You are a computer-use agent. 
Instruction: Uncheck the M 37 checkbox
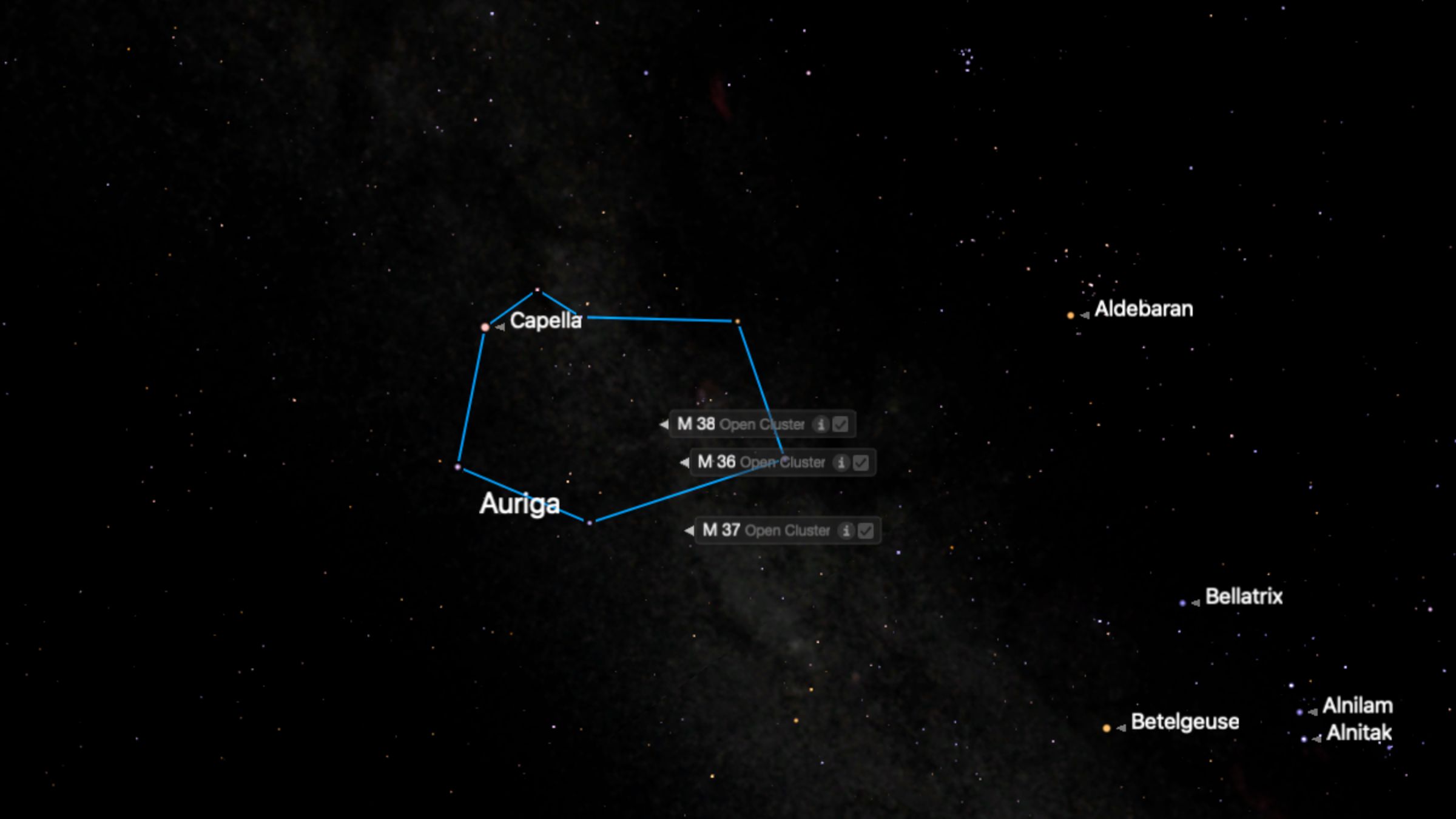click(865, 530)
